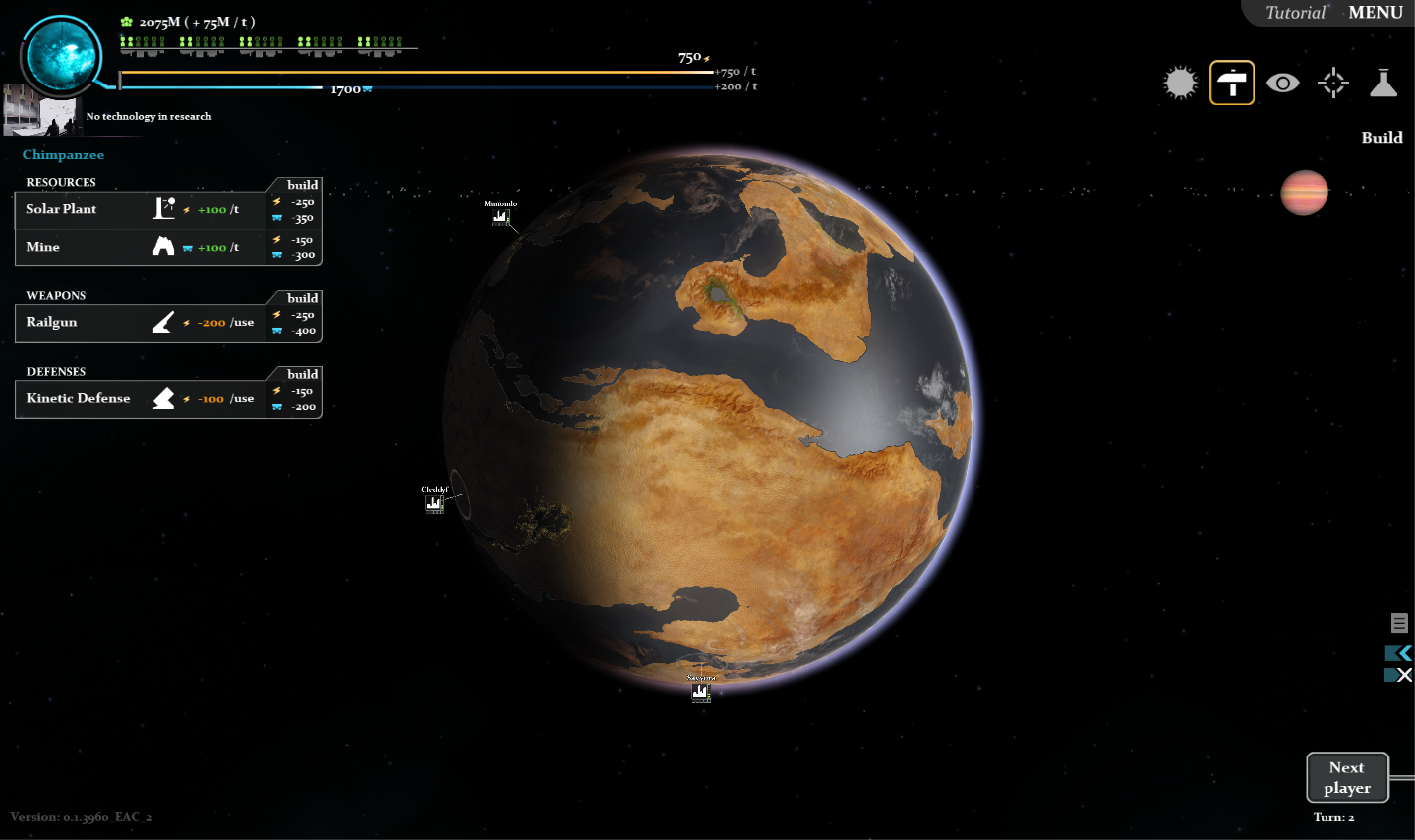Click the sun icon in the toolbar
1415x840 pixels.
(1180, 83)
